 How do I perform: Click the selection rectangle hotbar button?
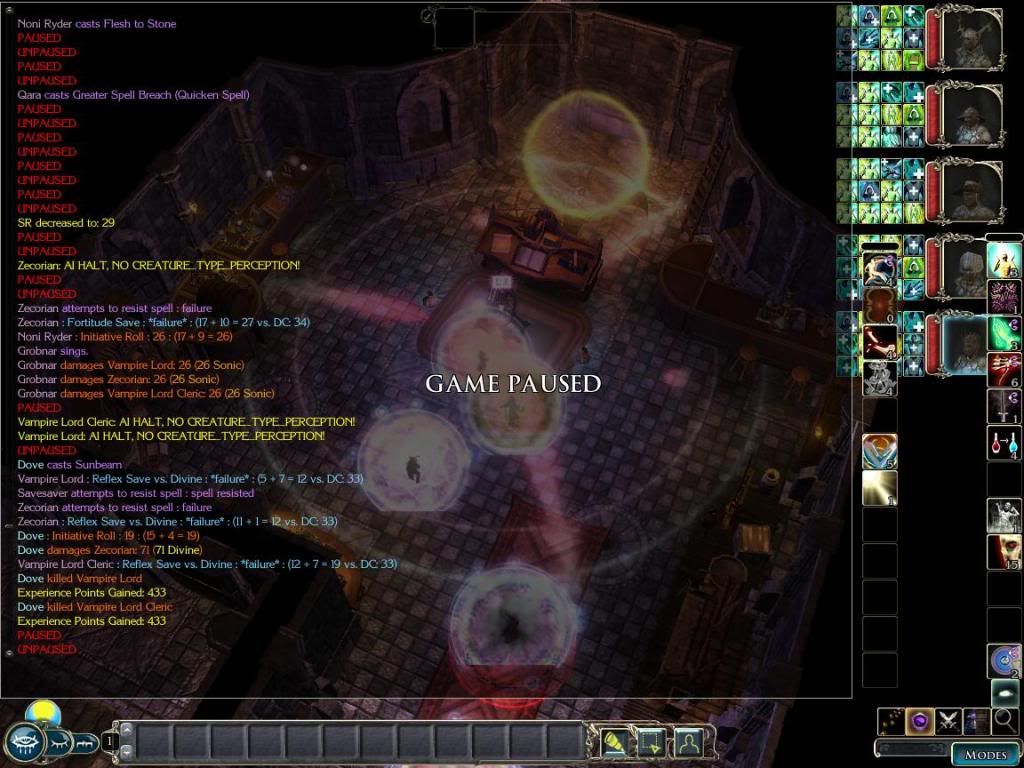coord(650,741)
